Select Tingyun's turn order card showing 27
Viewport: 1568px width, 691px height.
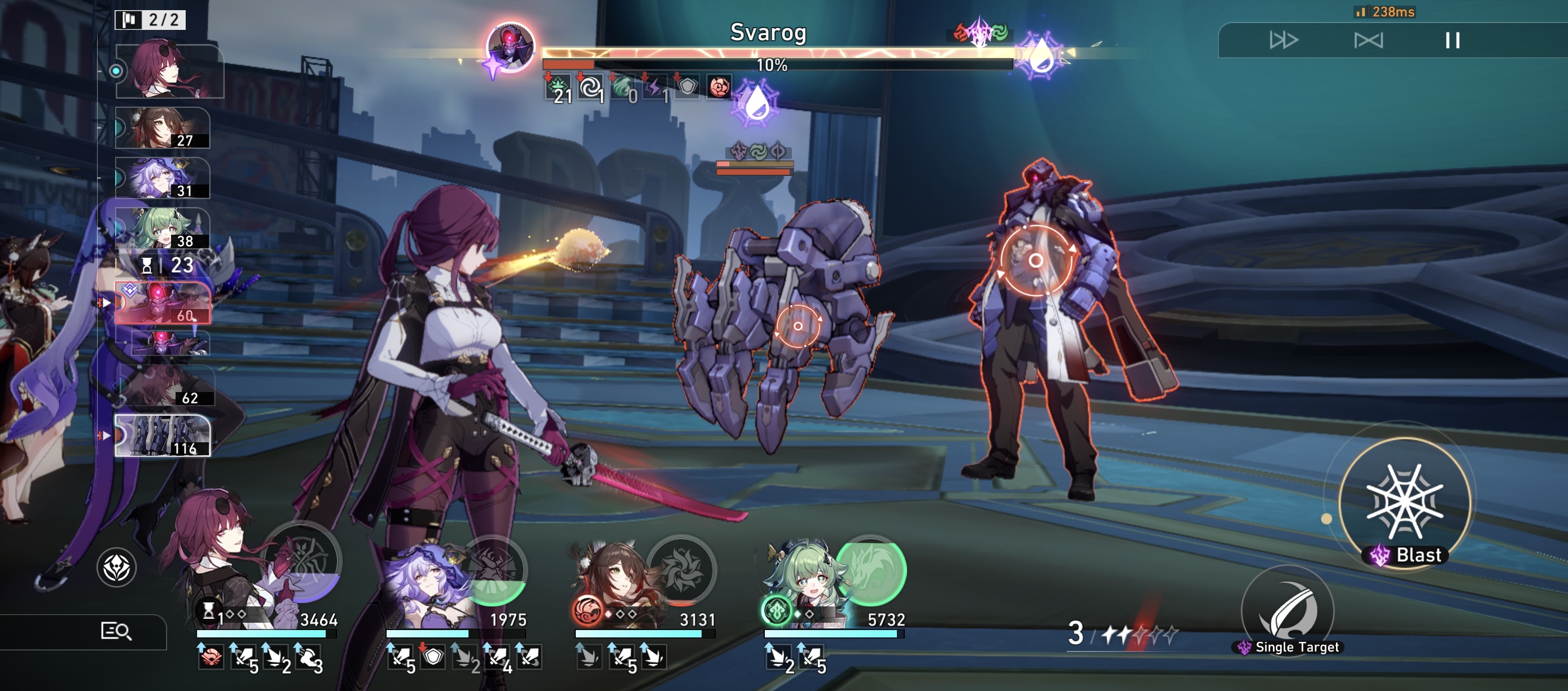pos(163,127)
